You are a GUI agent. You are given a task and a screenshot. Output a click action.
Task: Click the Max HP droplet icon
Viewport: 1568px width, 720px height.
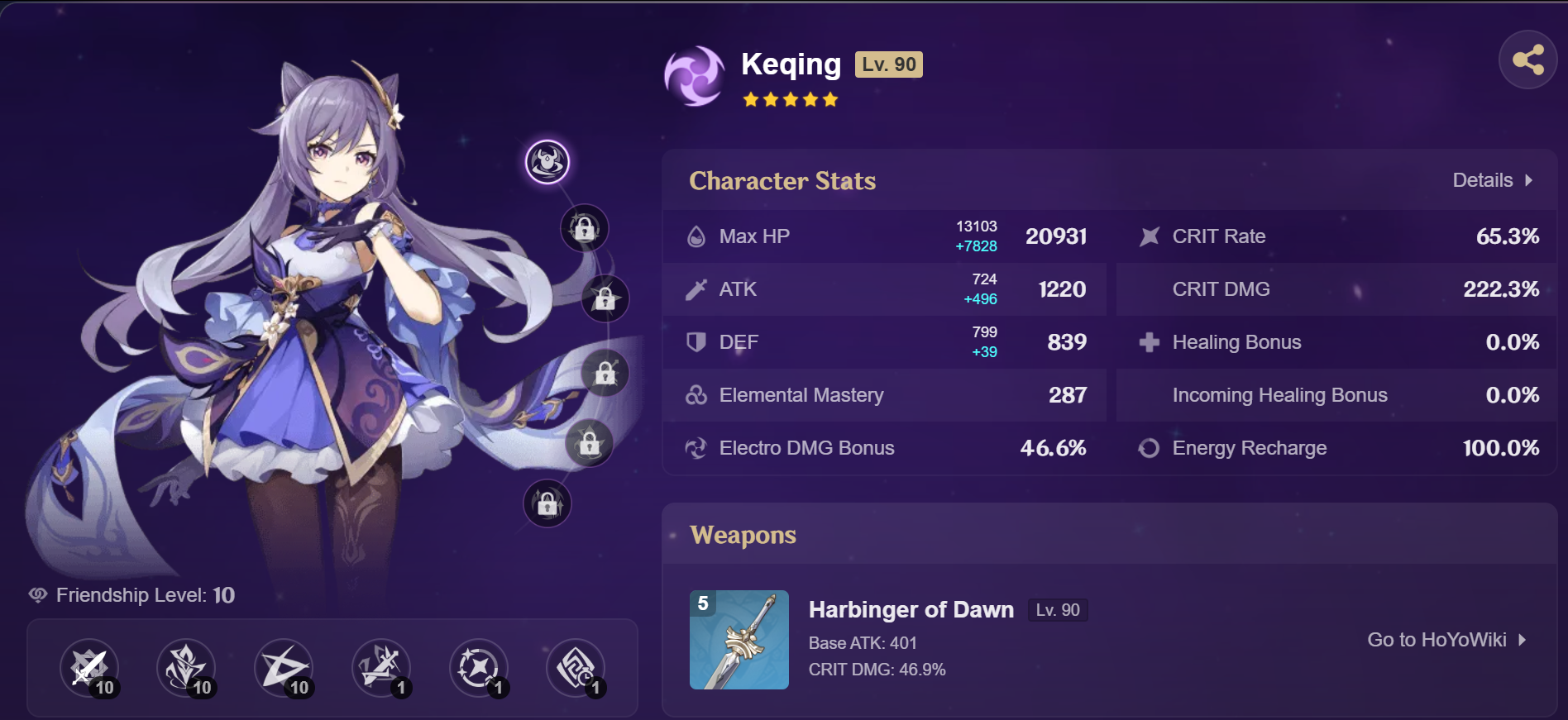[x=697, y=236]
